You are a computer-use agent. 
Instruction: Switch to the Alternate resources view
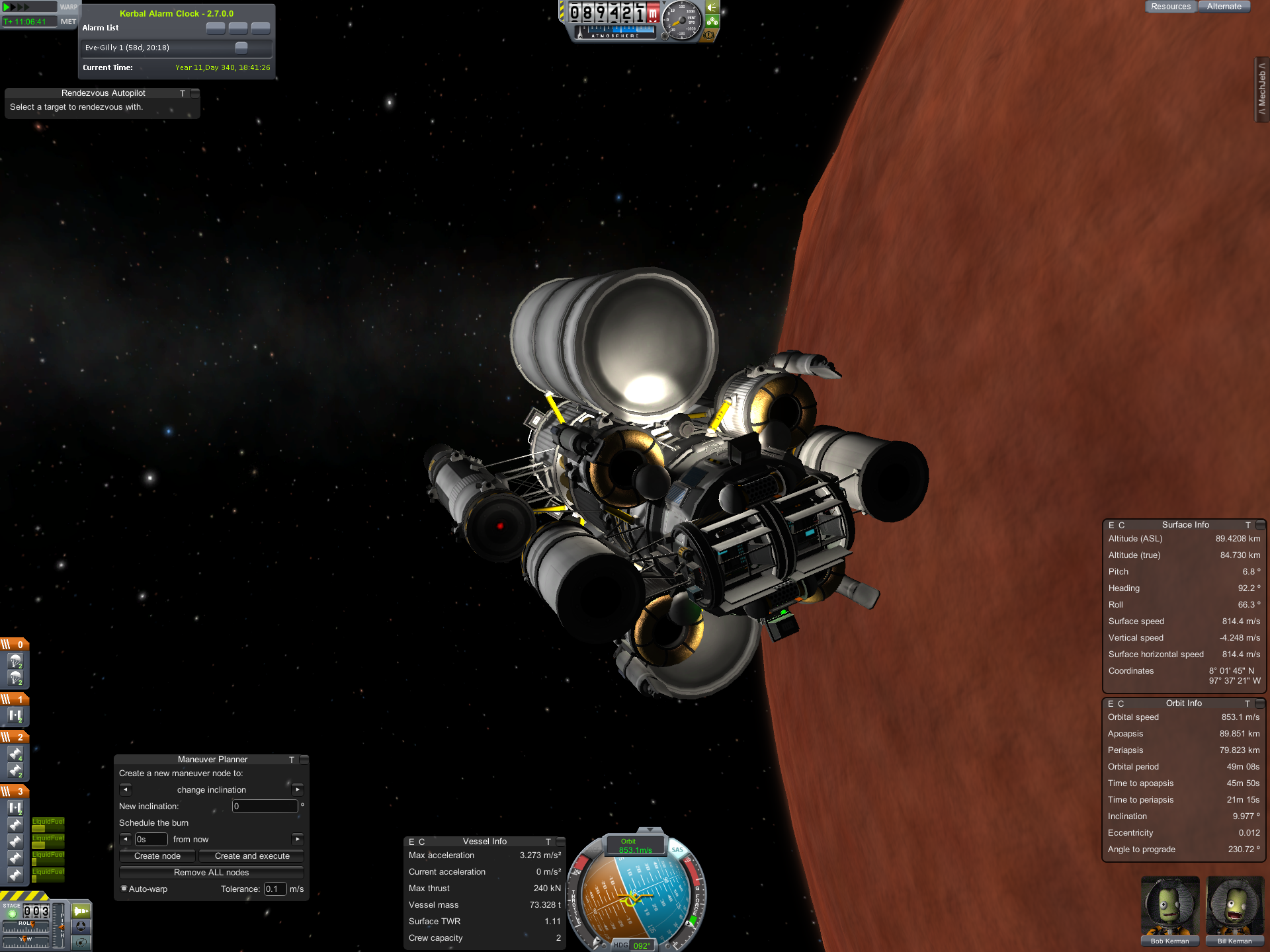(1224, 7)
